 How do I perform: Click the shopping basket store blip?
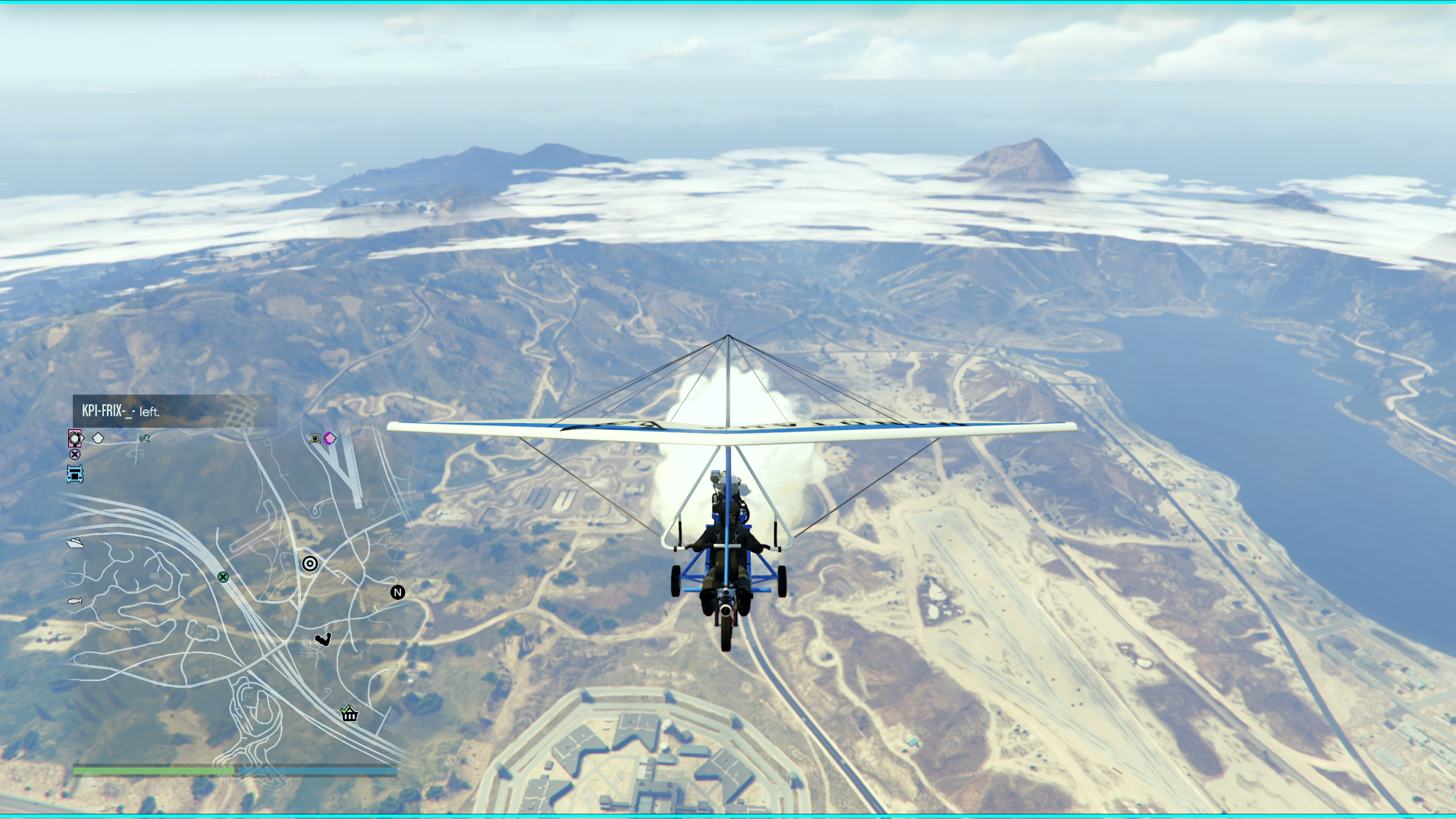(x=349, y=714)
